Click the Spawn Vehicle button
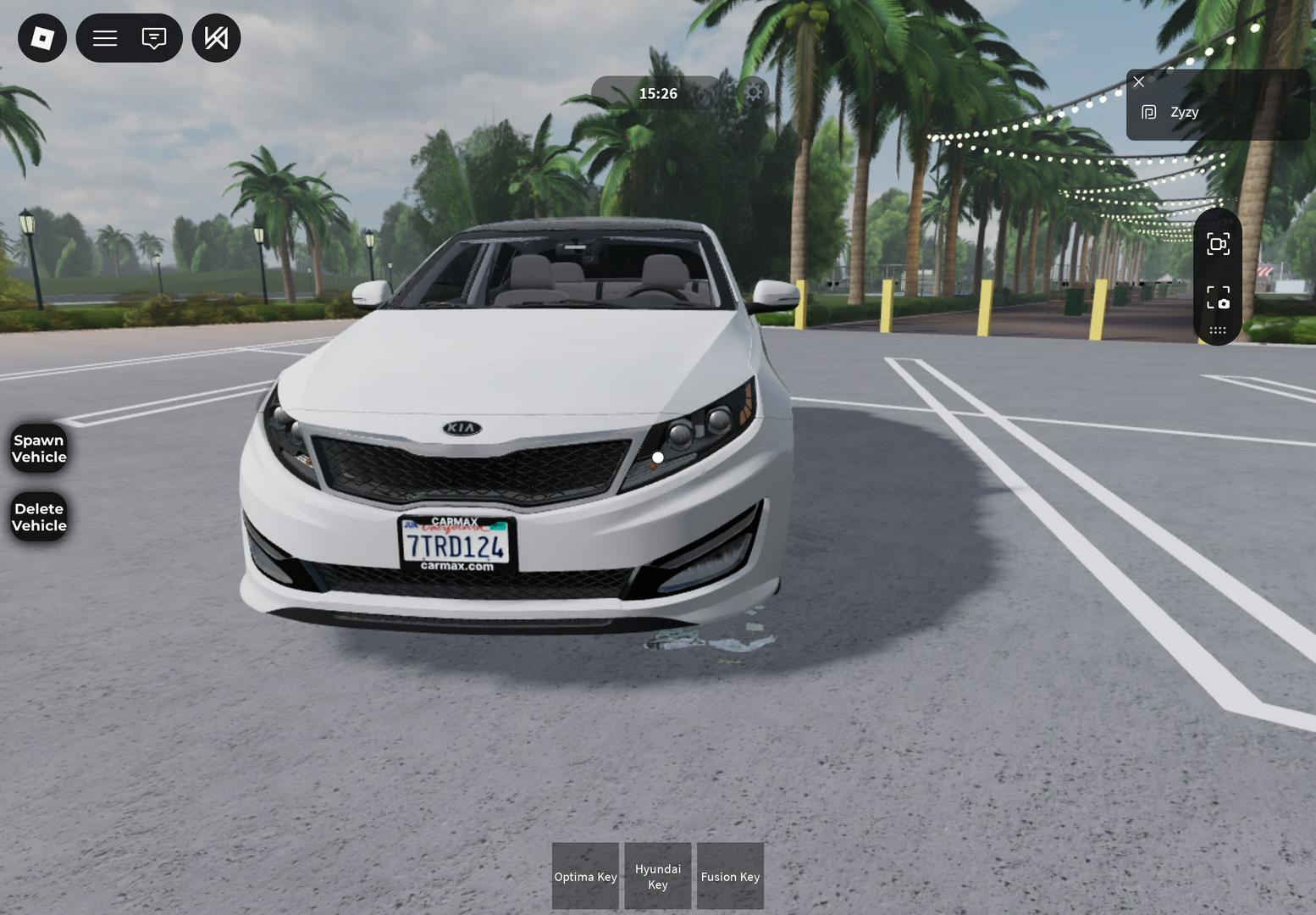This screenshot has width=1316, height=915. (x=39, y=448)
